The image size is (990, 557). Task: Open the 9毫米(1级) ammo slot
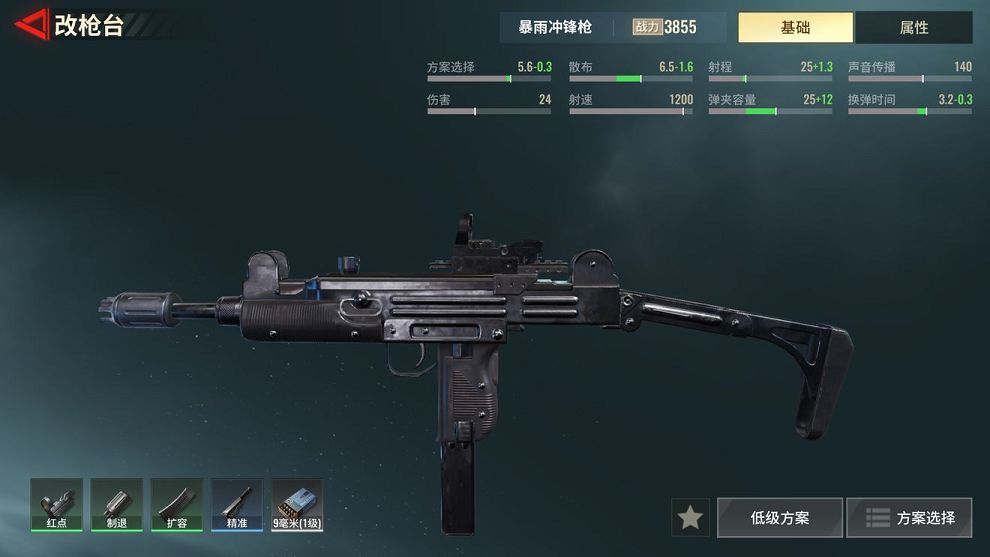pos(297,504)
